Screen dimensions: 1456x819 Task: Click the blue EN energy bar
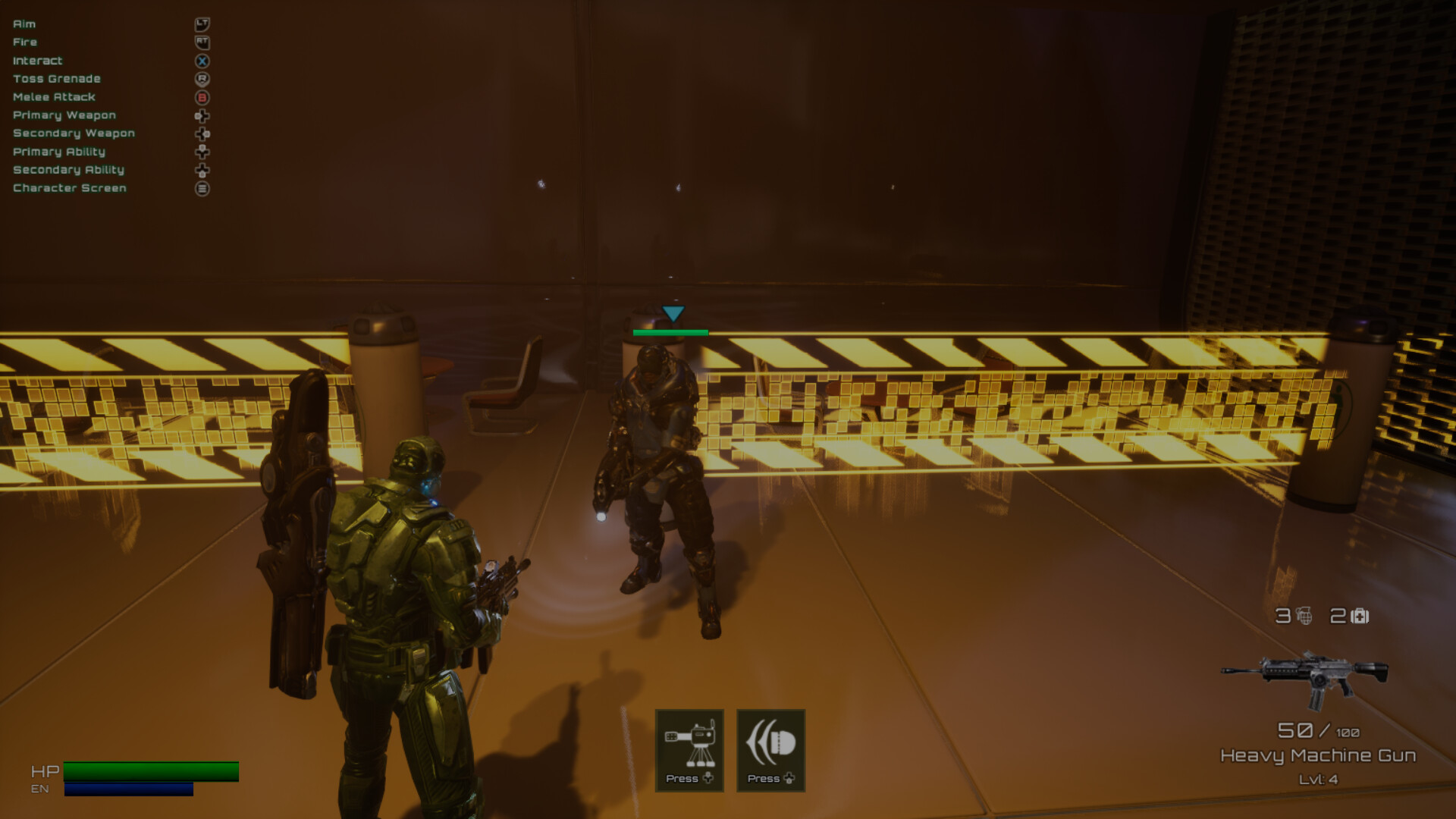pos(129,788)
